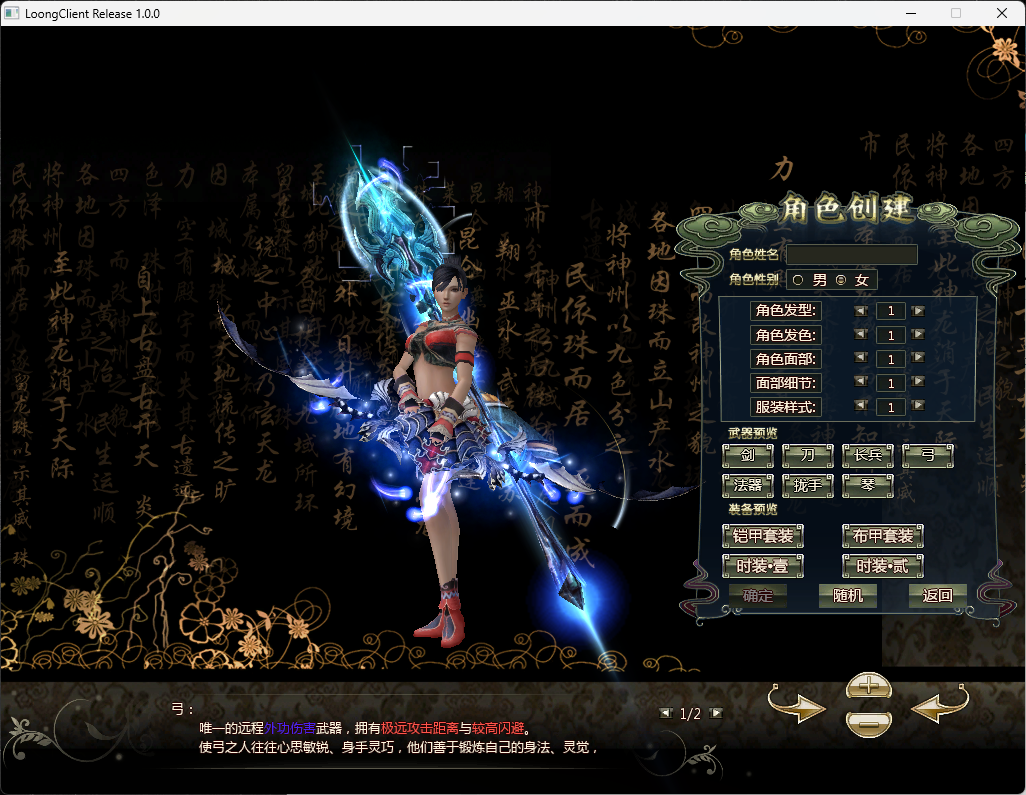This screenshot has height=795, width=1026.
Task: Select the male (男) gender option
Action: 798,280
